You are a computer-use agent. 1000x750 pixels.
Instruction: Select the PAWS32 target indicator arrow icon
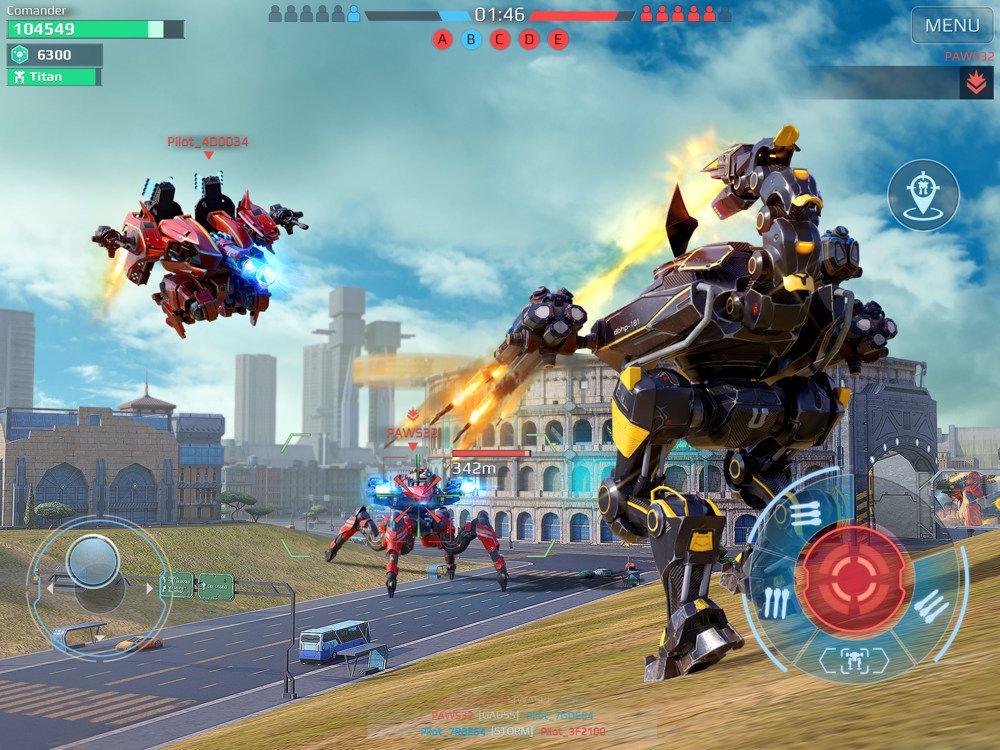(x=976, y=83)
